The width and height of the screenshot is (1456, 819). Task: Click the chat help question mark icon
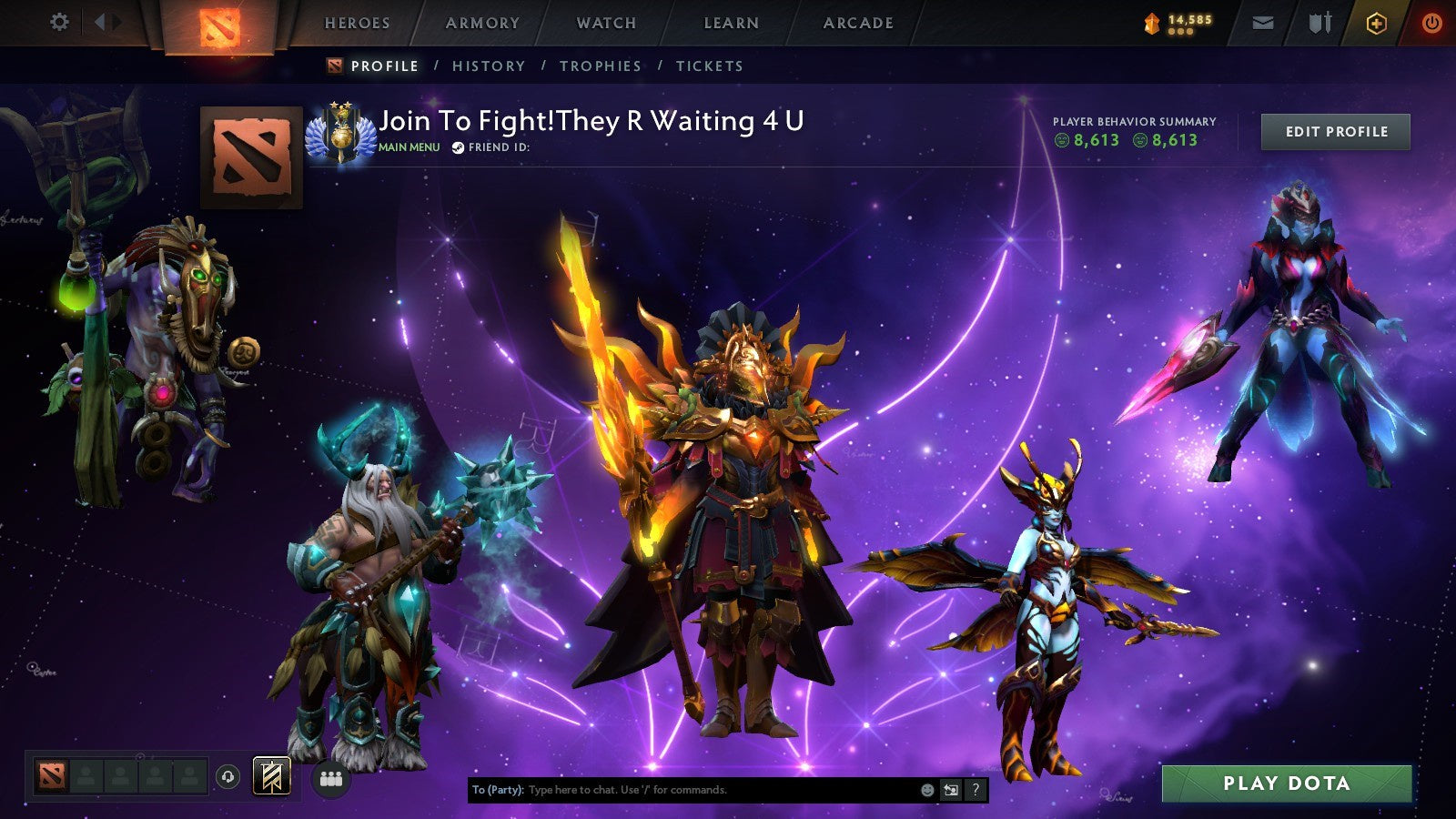[x=975, y=790]
